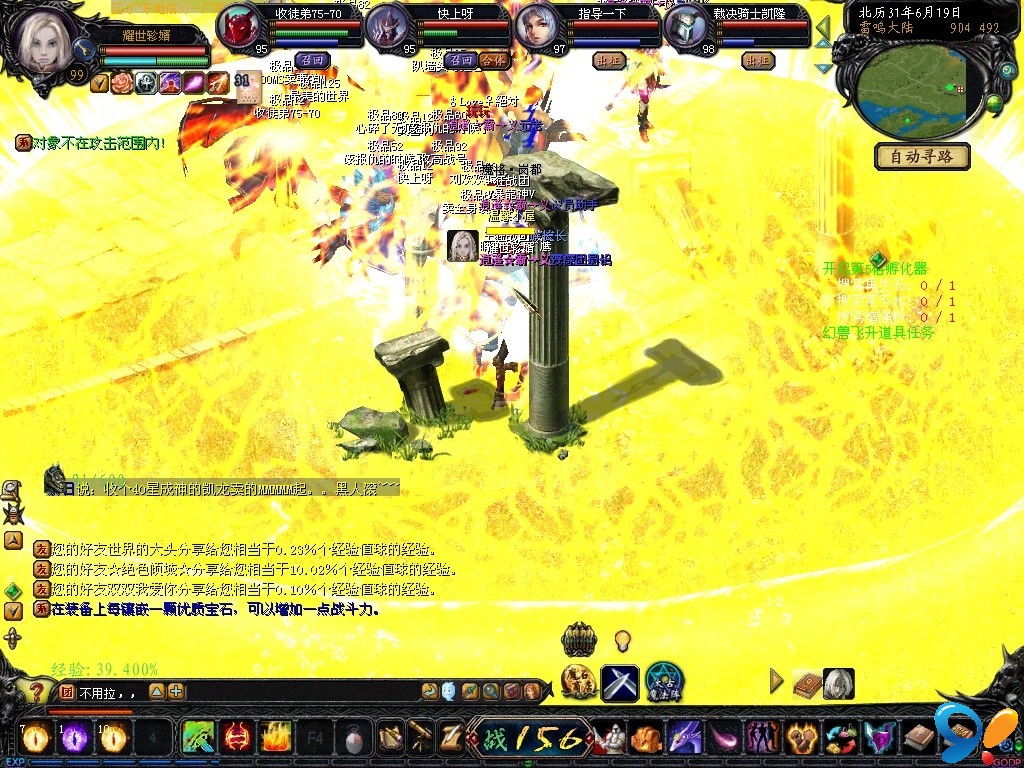Use the flame skill in the hotbar
This screenshot has height=768, width=1024.
pos(276,738)
